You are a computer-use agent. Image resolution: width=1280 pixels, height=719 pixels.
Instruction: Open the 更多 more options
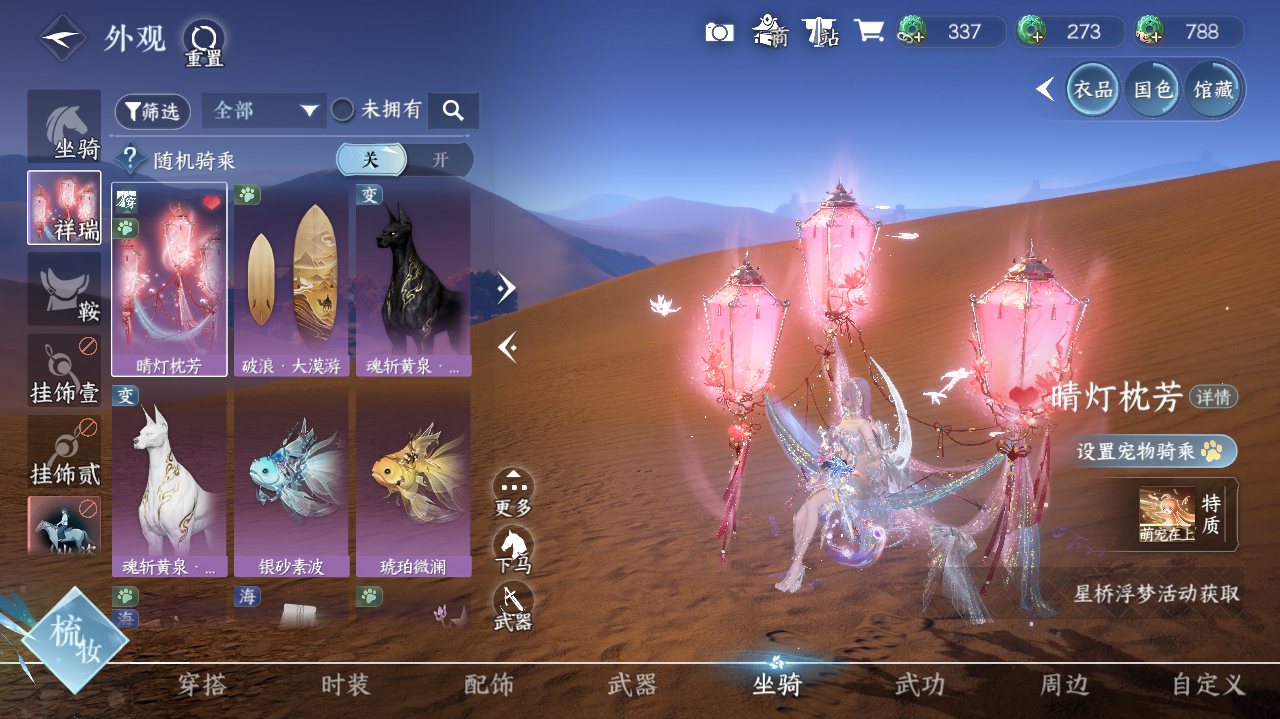(x=513, y=492)
